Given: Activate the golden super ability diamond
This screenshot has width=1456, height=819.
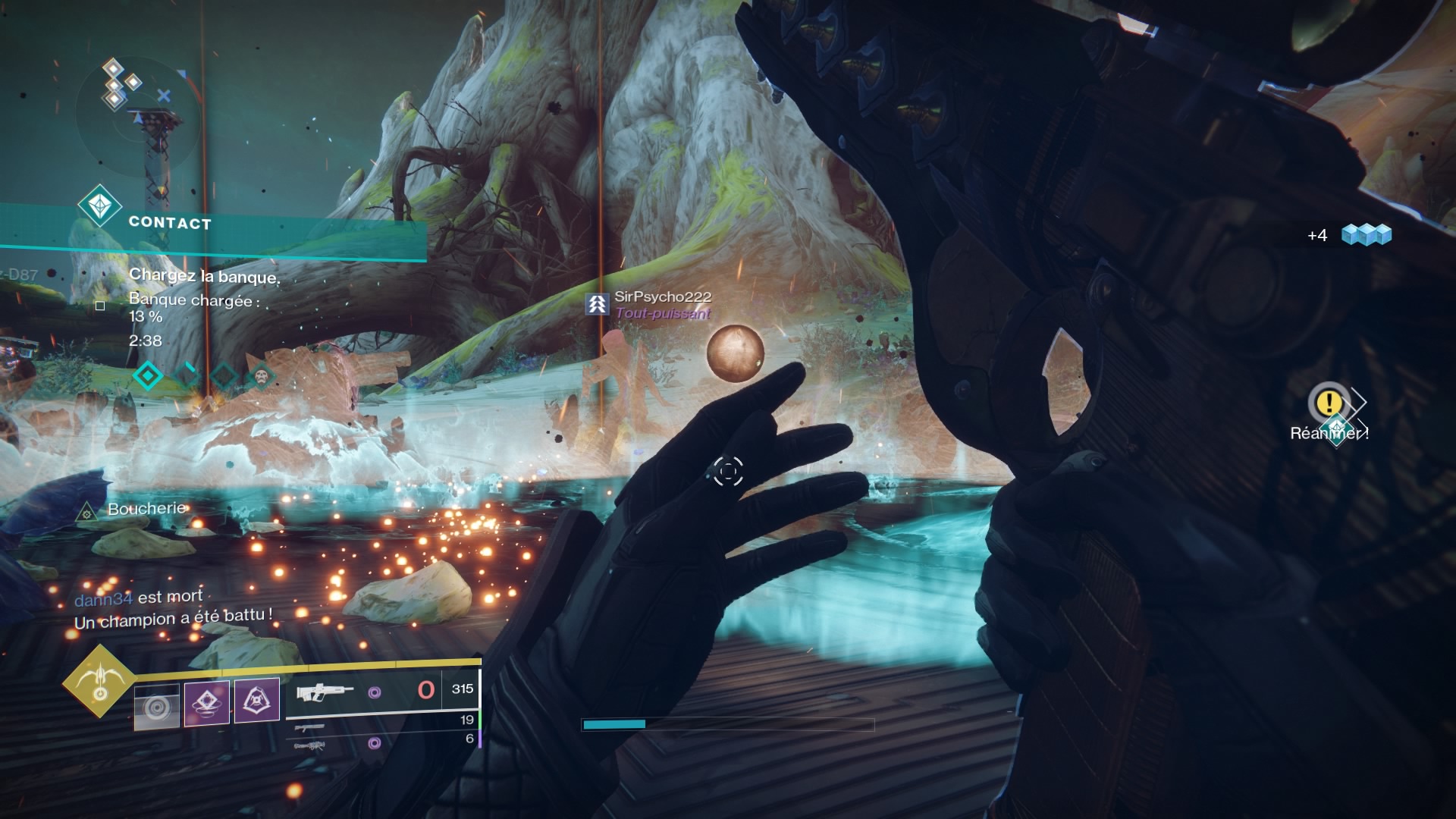Looking at the screenshot, I should point(99,681).
